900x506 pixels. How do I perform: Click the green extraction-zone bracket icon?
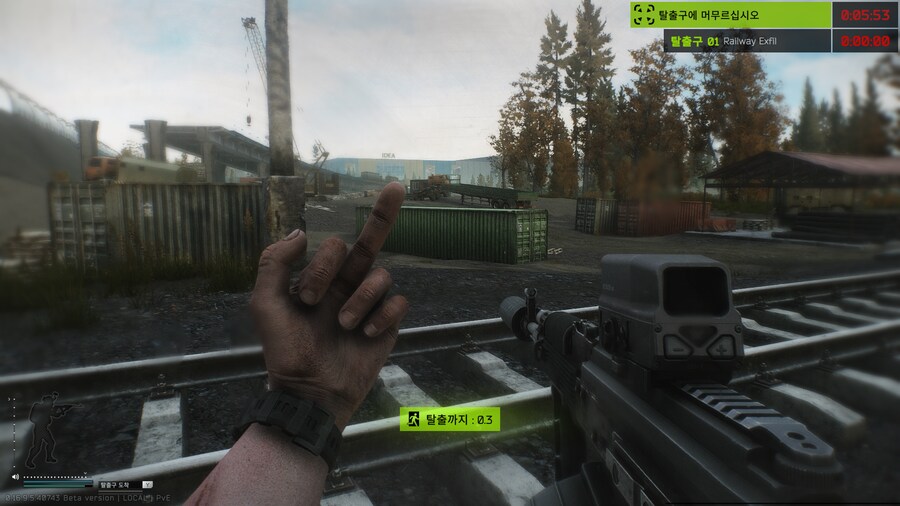click(644, 15)
